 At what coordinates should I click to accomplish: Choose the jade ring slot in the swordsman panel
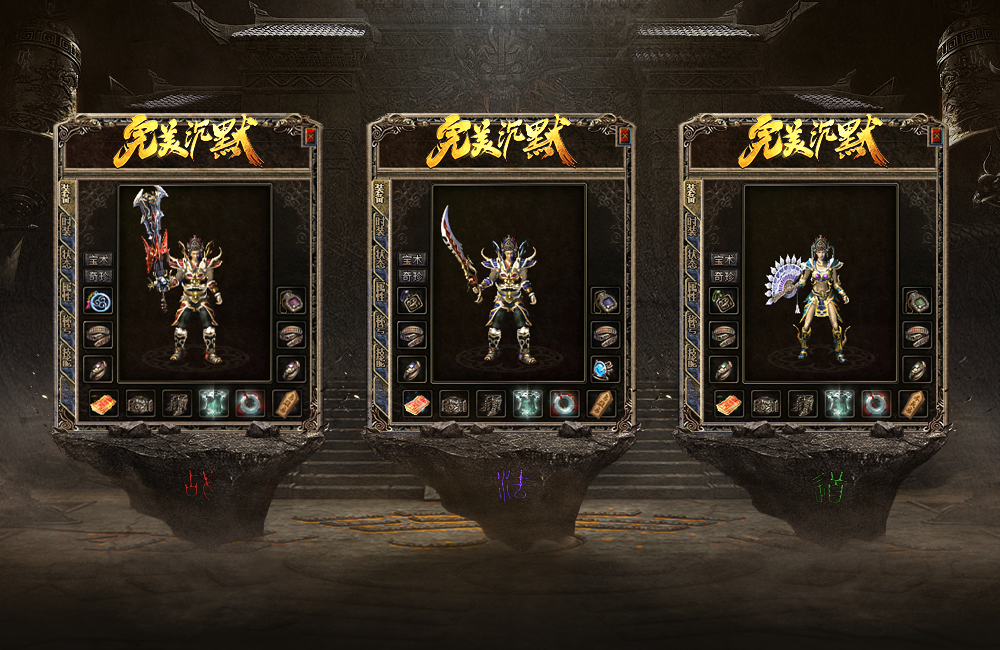(564, 403)
